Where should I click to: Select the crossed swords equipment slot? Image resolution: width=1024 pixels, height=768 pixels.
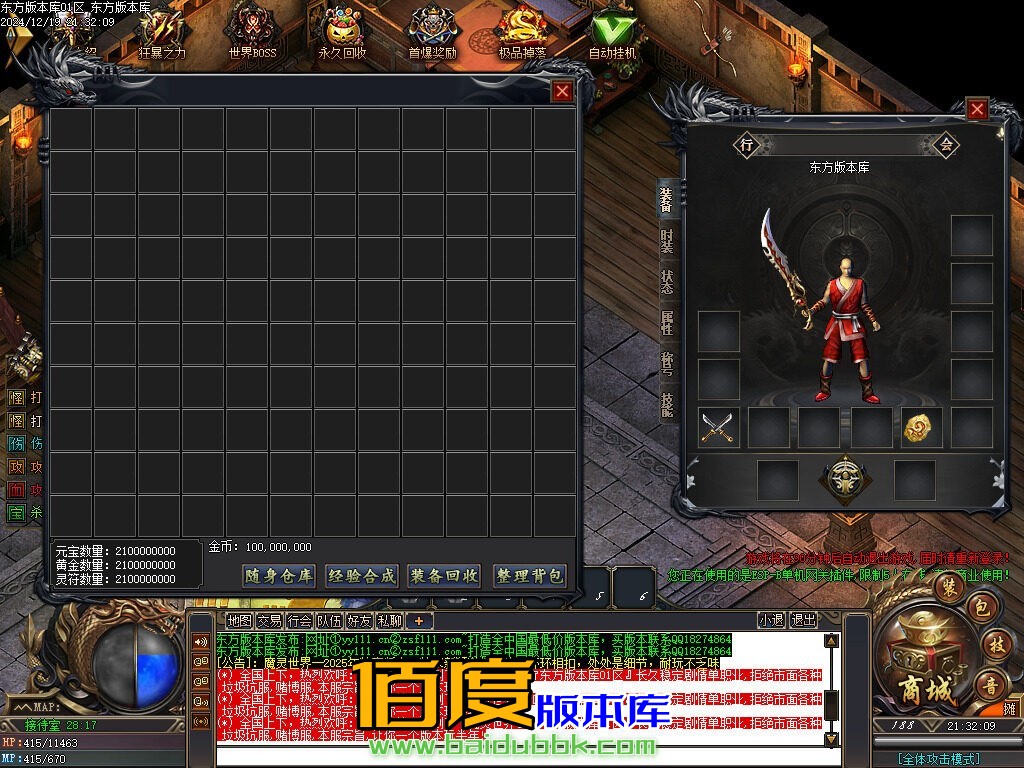[x=717, y=428]
